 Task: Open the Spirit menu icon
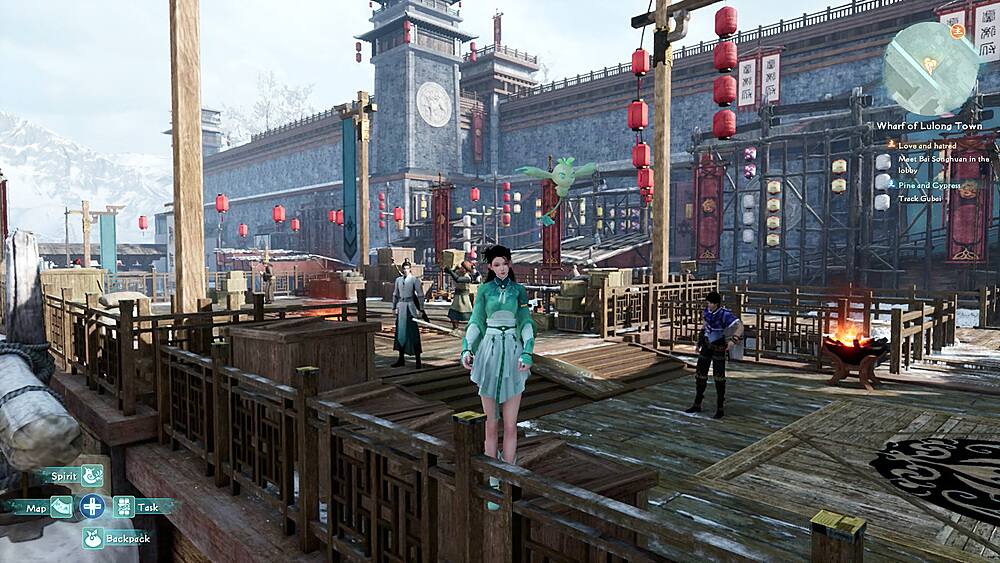92,476
